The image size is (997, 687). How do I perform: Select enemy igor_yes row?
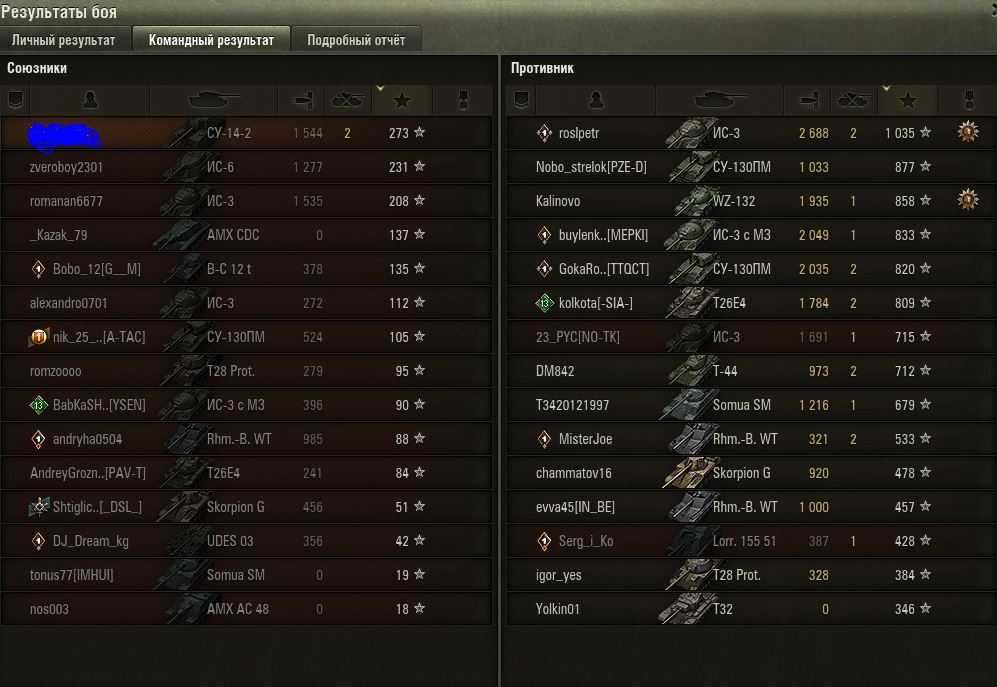pyautogui.click(x=559, y=575)
